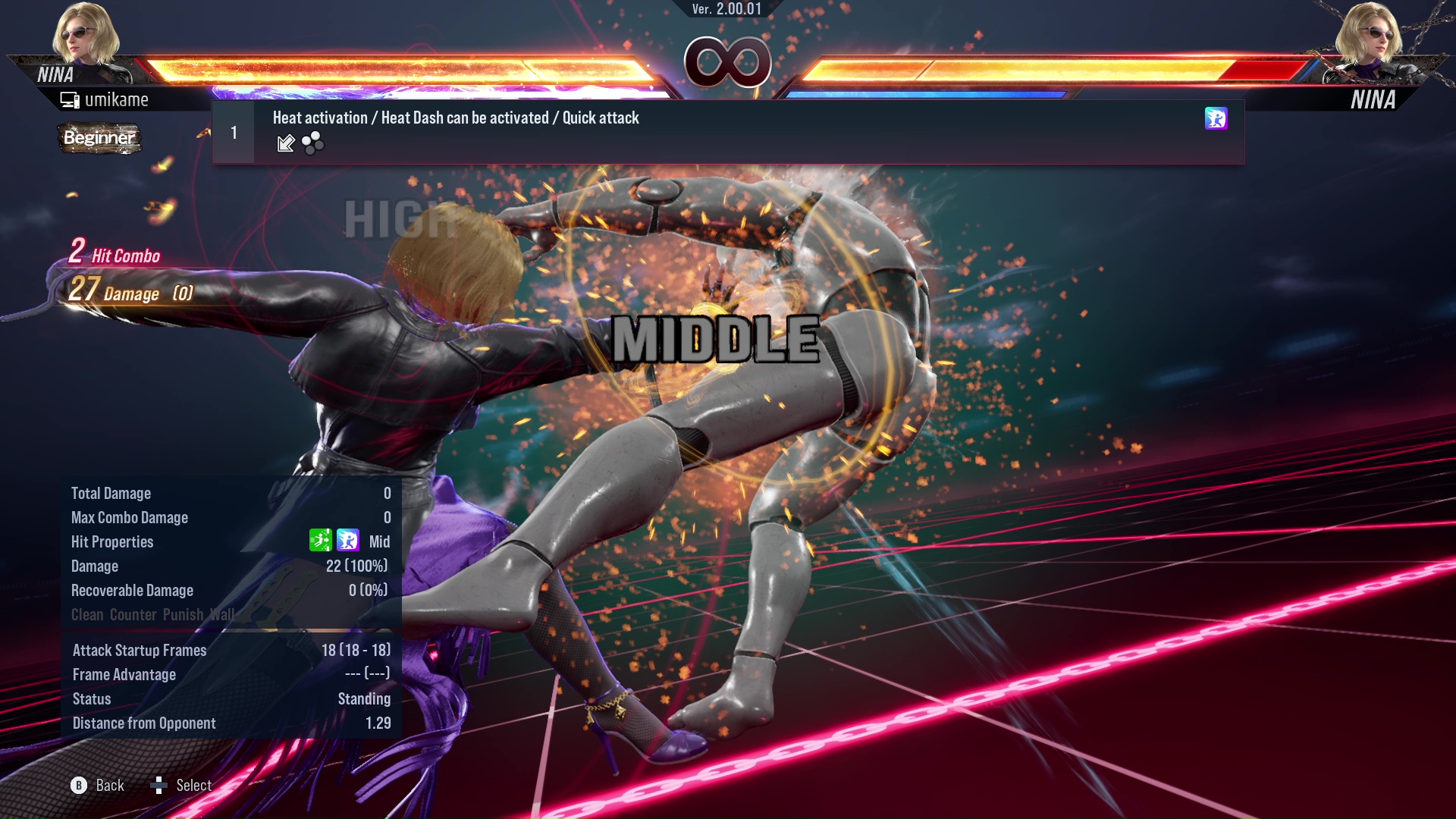Image resolution: width=1456 pixels, height=819 pixels.
Task: Toggle the Wall hit indicator label
Action: coord(222,615)
